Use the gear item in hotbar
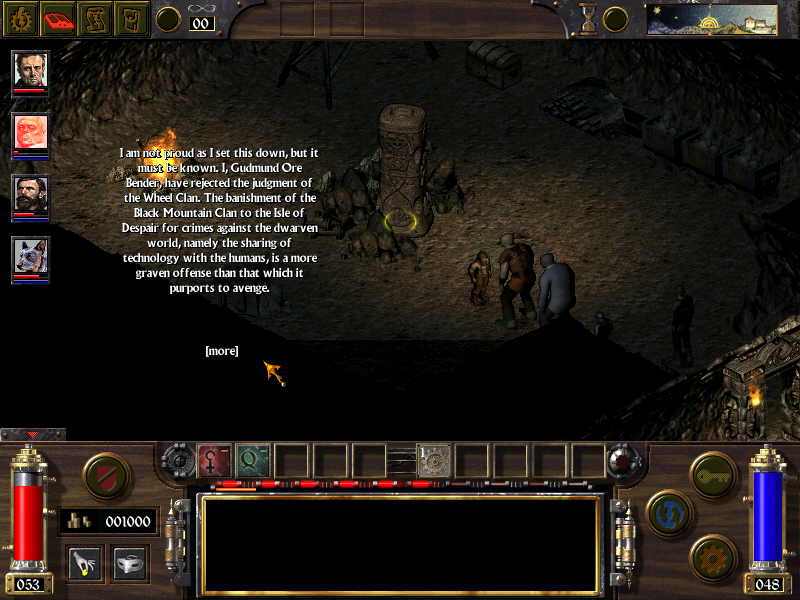Viewport: 800px width, 600px height. (435, 460)
